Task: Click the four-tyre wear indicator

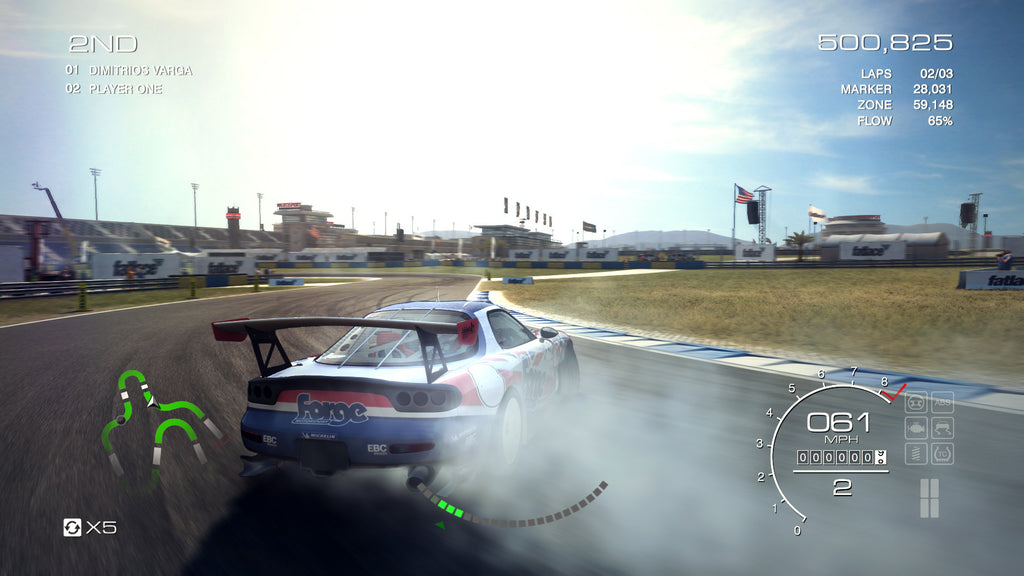Action: click(x=930, y=497)
